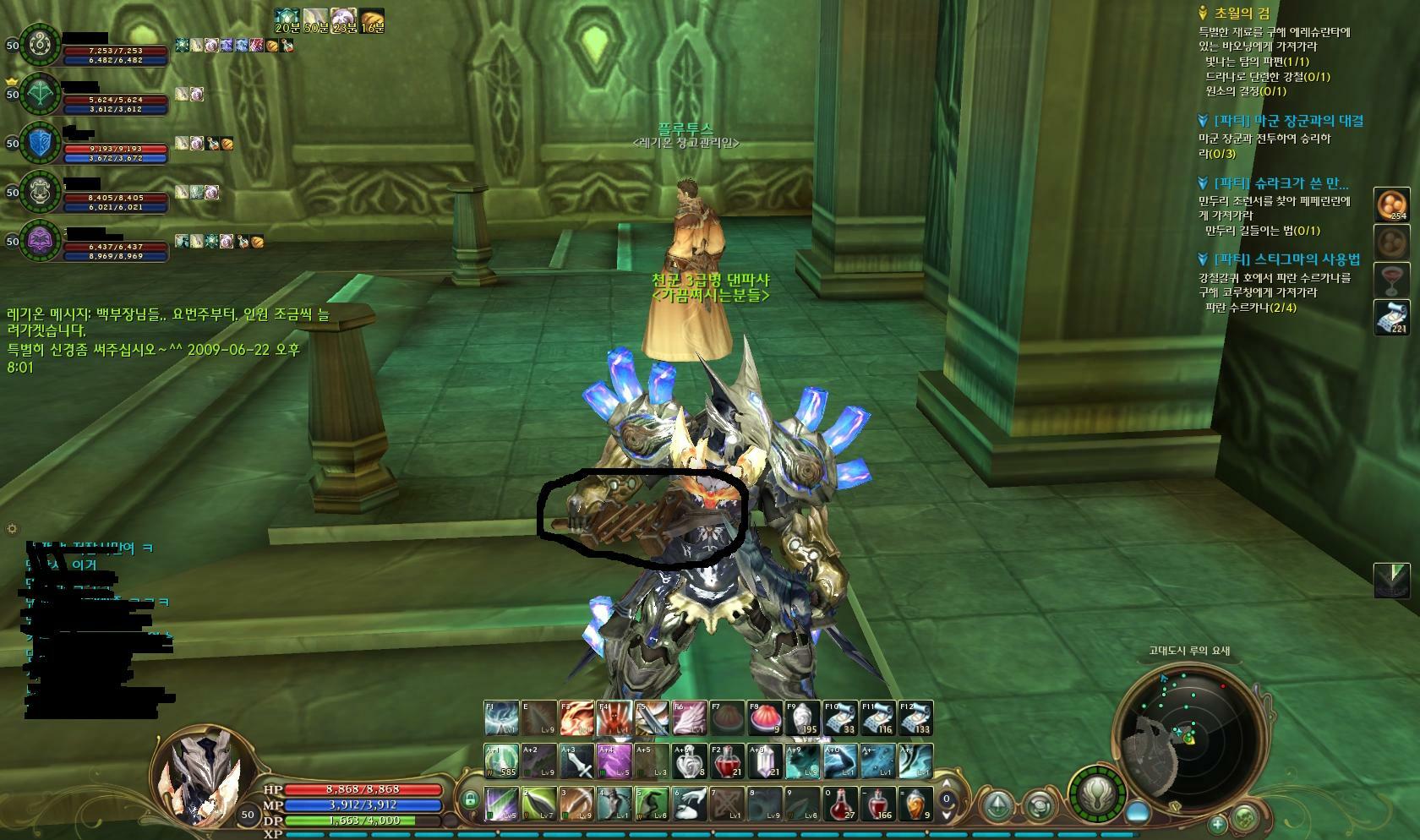Use the red jelly food on F8

[x=765, y=718]
